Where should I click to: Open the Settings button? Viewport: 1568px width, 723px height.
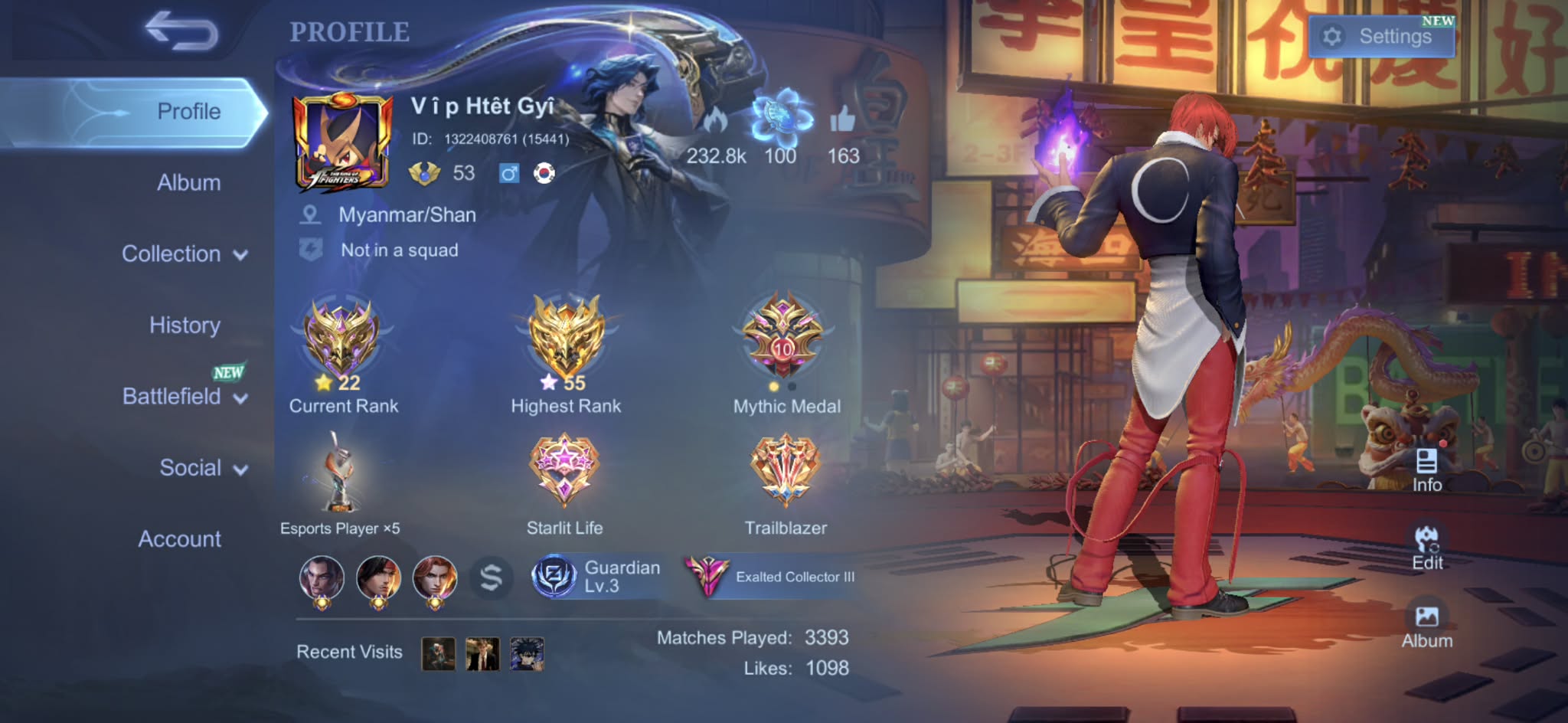pyautogui.click(x=1381, y=36)
